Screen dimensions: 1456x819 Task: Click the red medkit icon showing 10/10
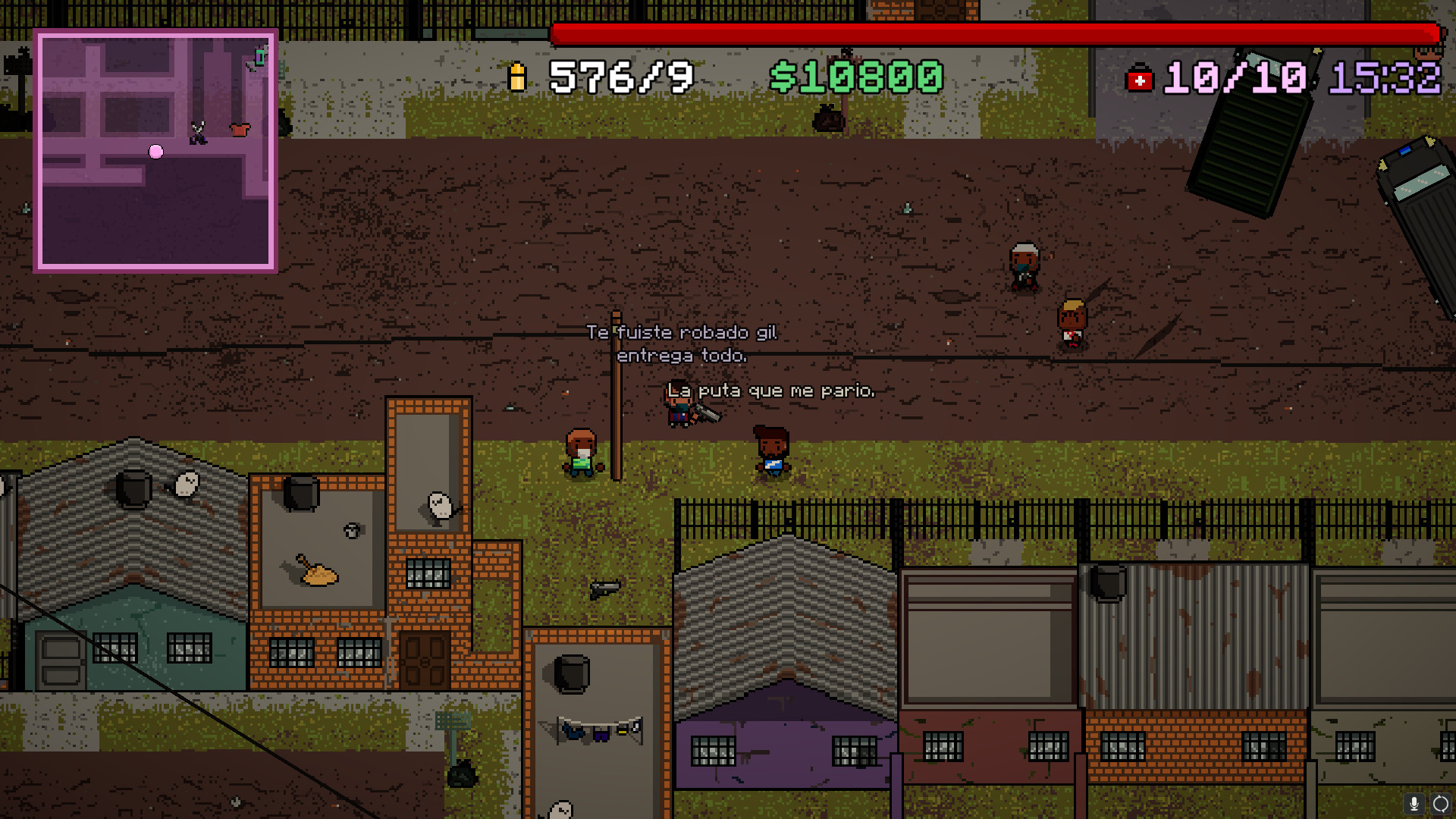coord(1141,77)
